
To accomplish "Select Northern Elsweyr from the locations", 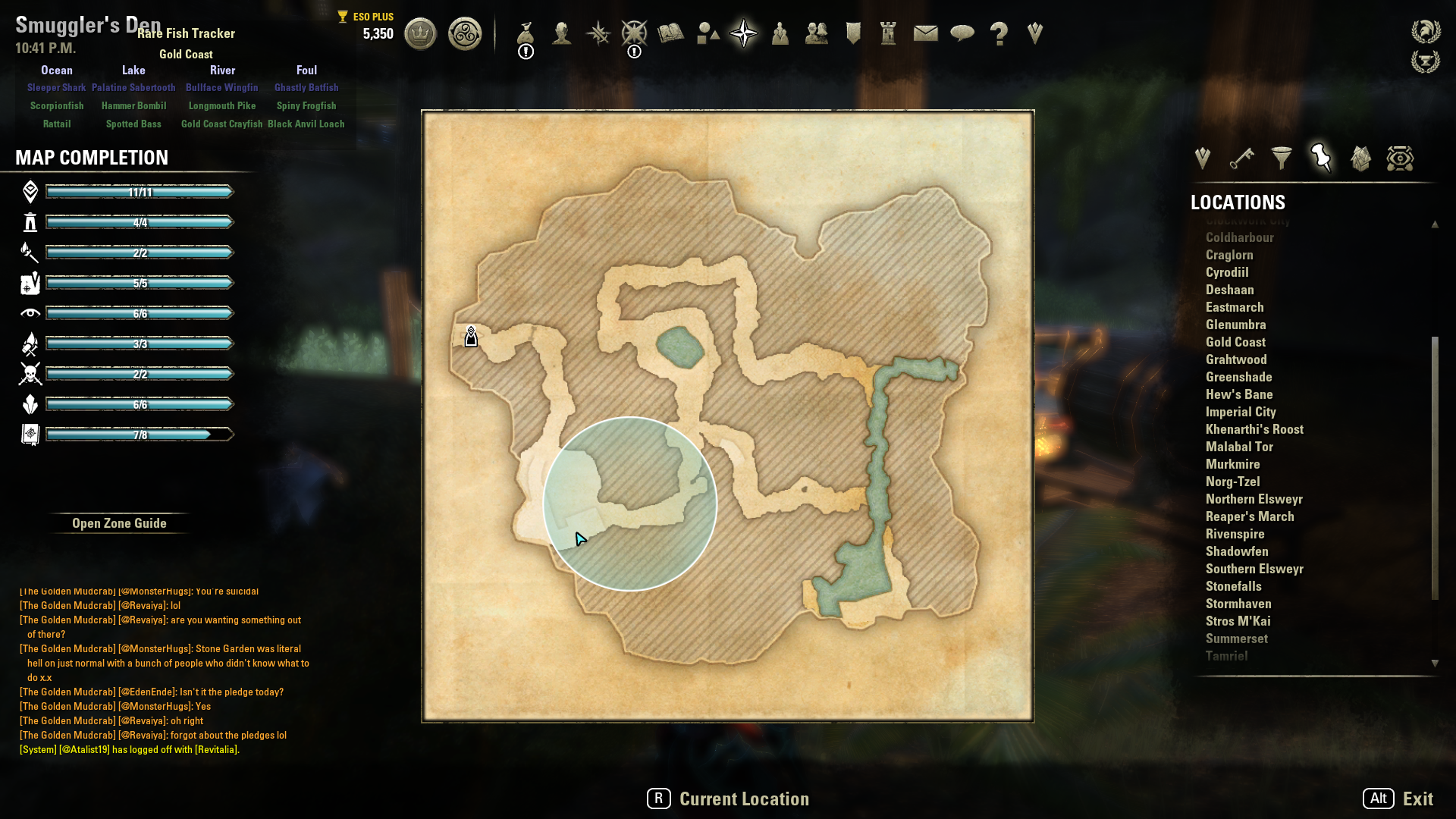I will 1254,499.
